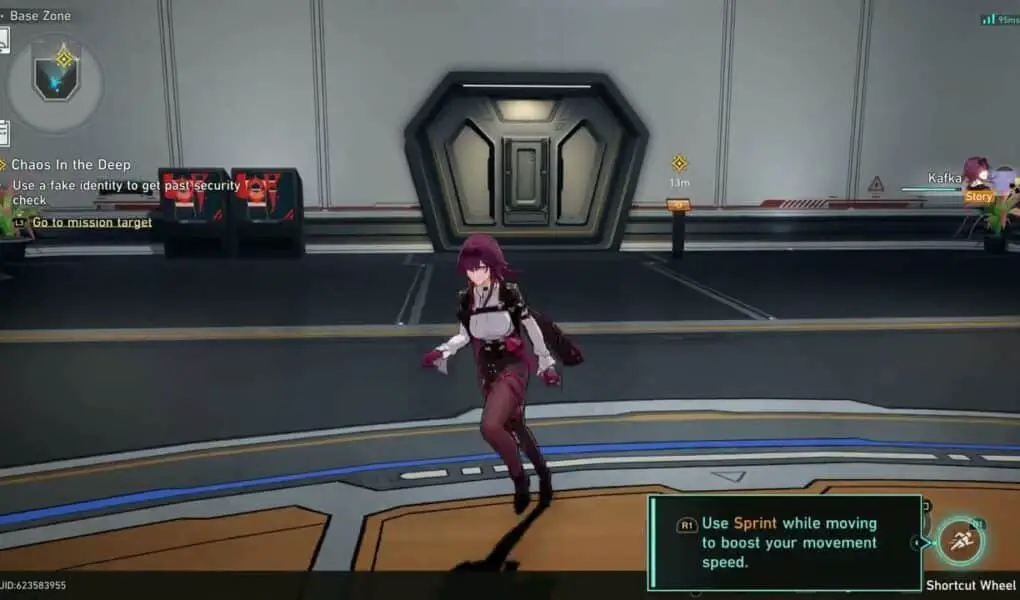Click the Go to mission target link

91,223
